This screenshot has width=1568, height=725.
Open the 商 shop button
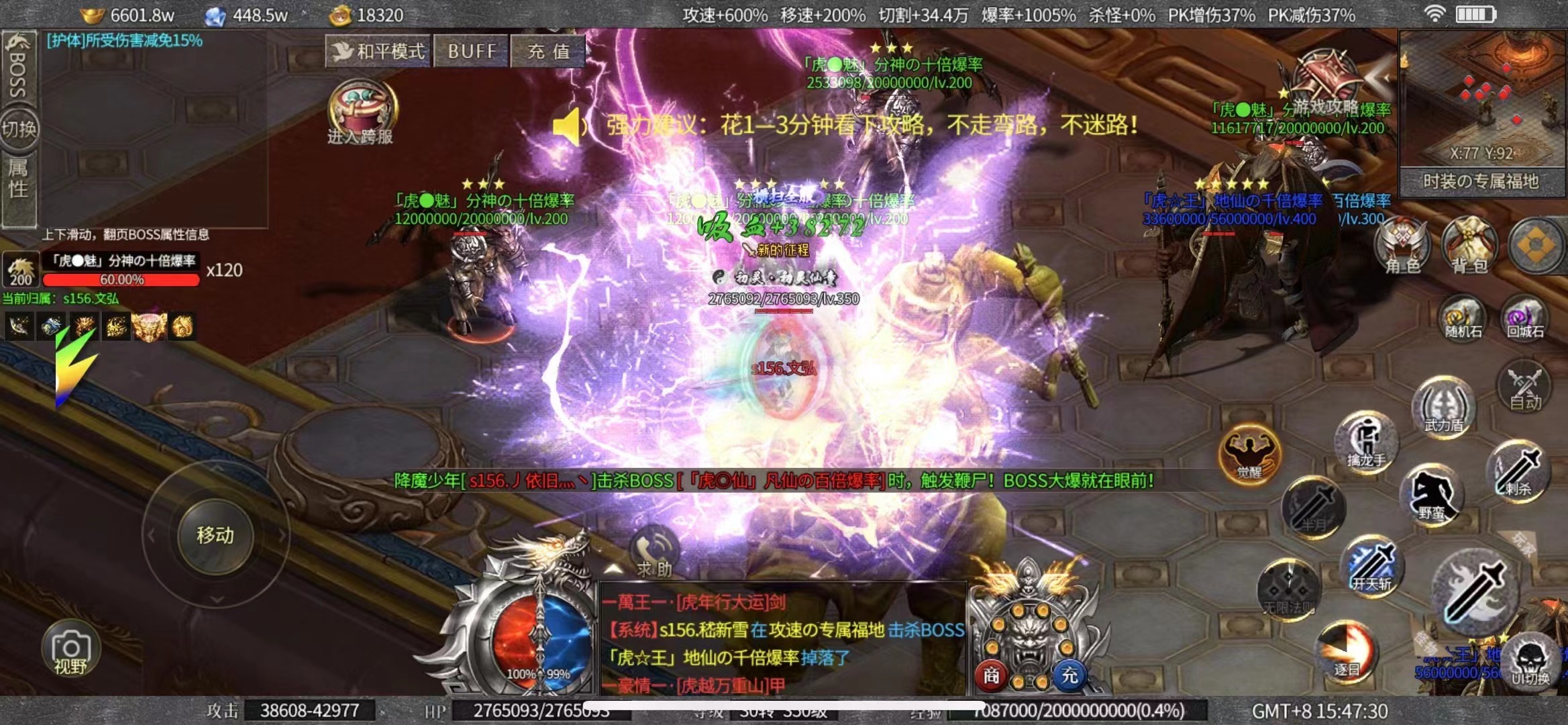click(991, 675)
